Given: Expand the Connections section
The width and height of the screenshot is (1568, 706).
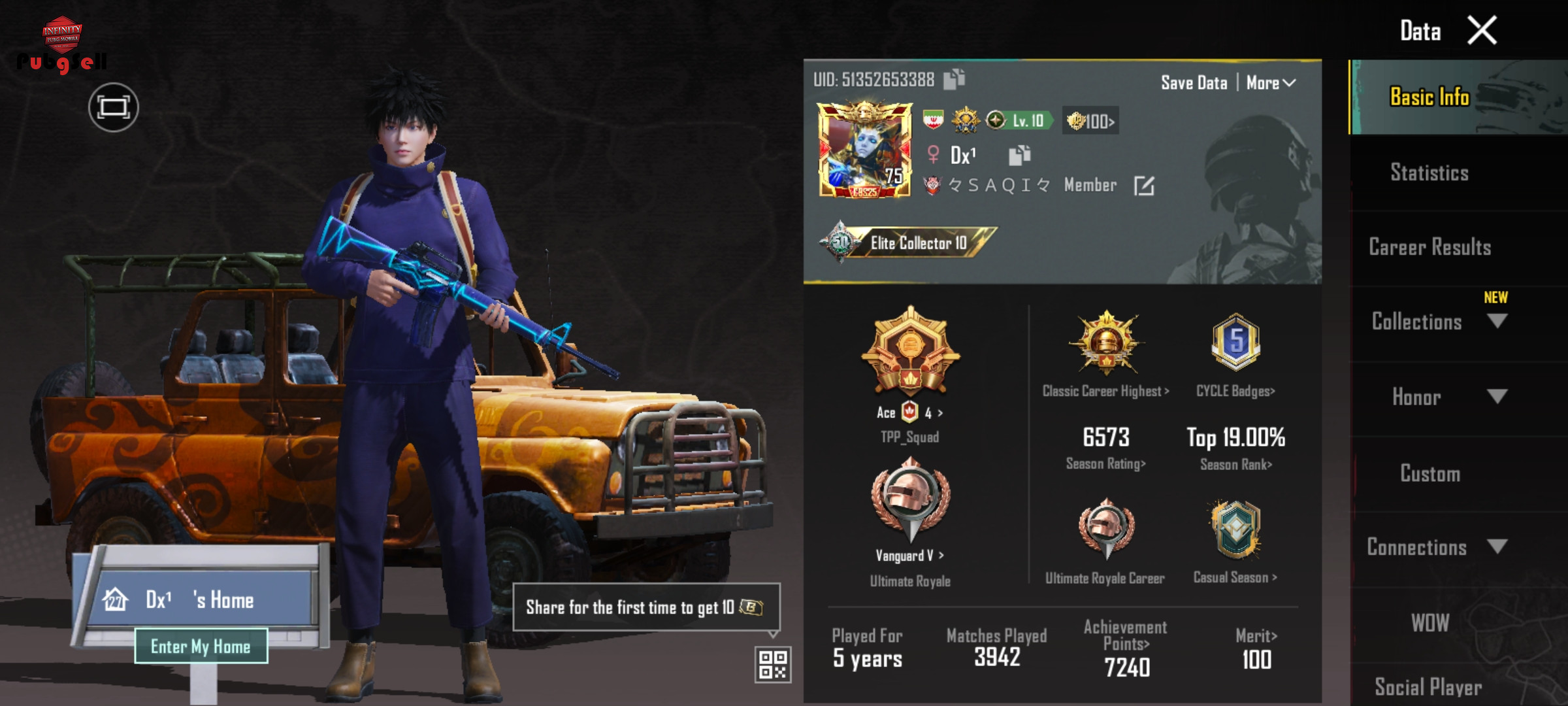Looking at the screenshot, I should click(1495, 546).
